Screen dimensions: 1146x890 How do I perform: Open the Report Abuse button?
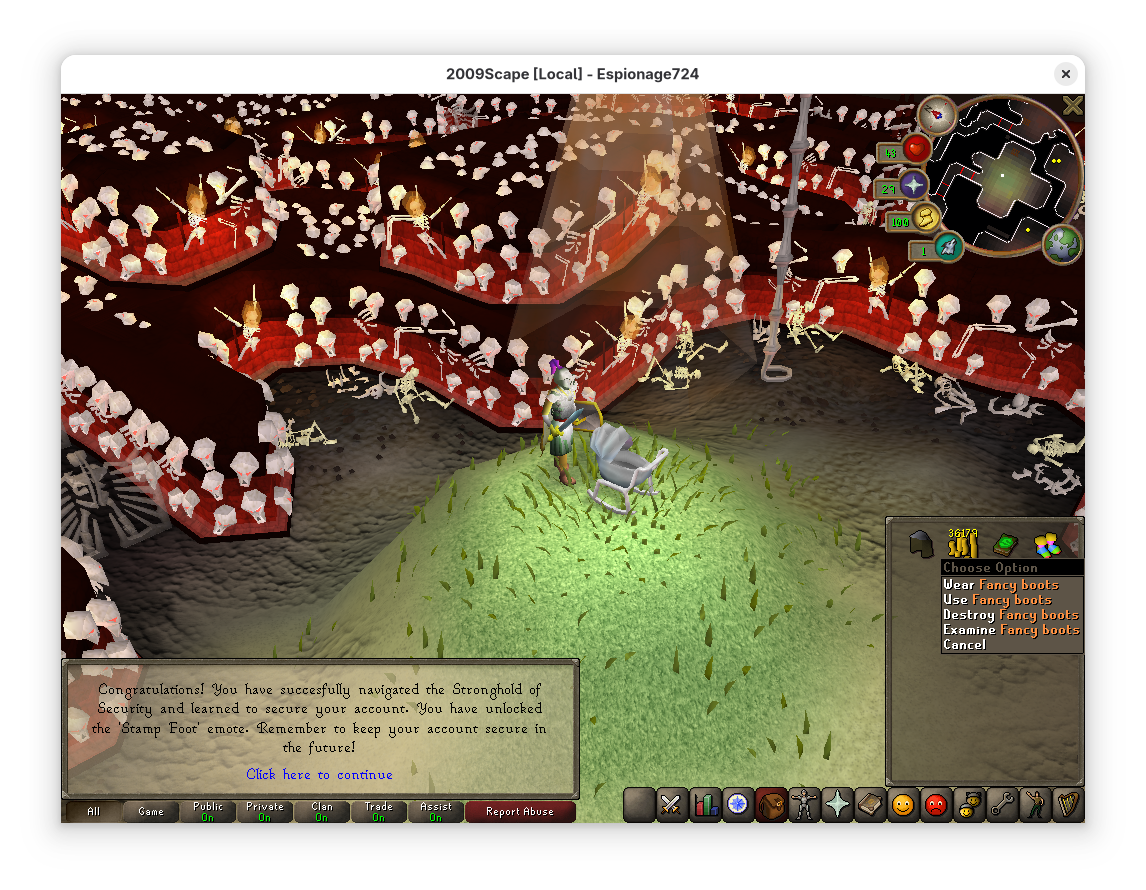pyautogui.click(x=519, y=812)
